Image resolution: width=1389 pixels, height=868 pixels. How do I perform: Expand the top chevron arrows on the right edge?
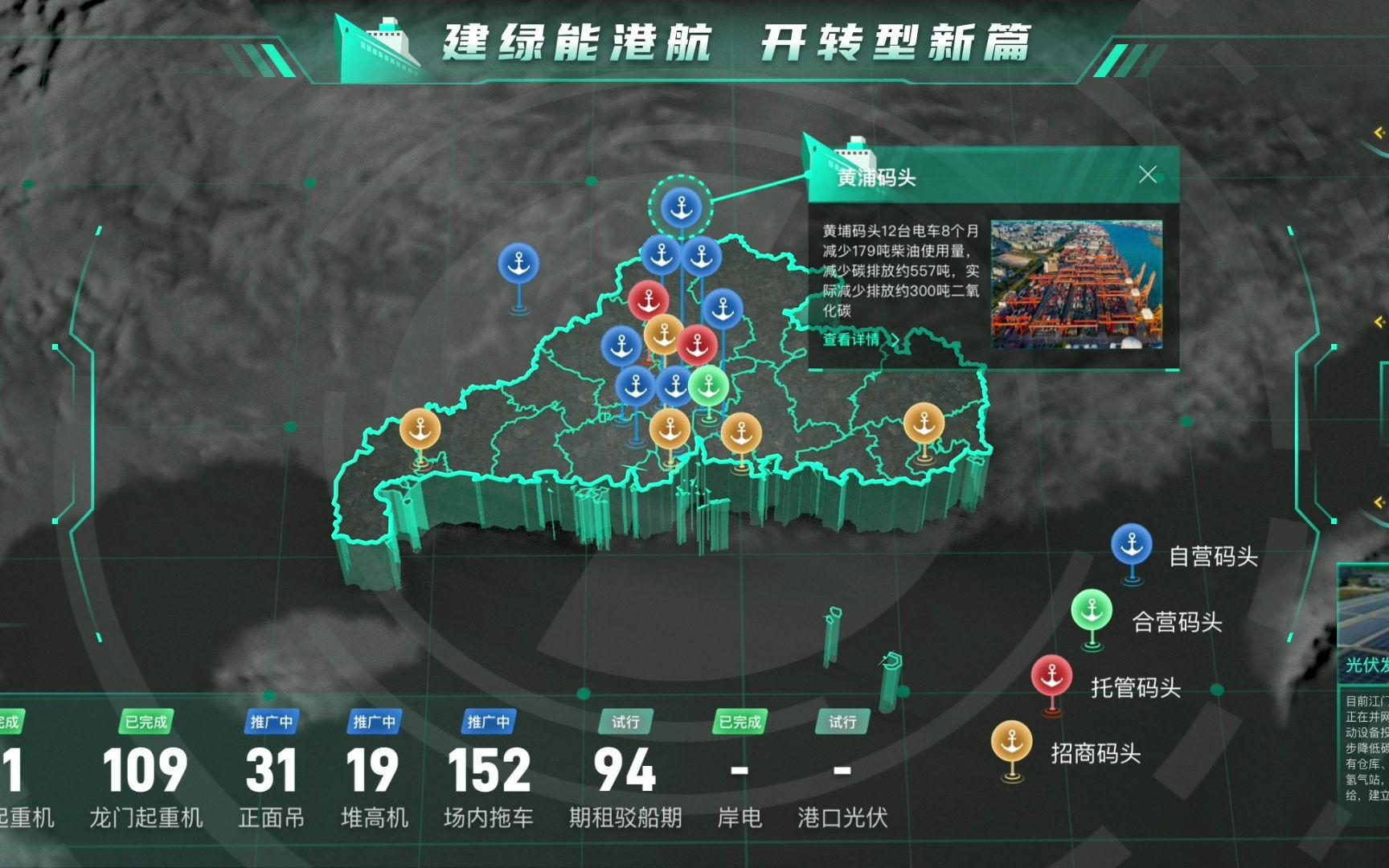(x=1379, y=133)
